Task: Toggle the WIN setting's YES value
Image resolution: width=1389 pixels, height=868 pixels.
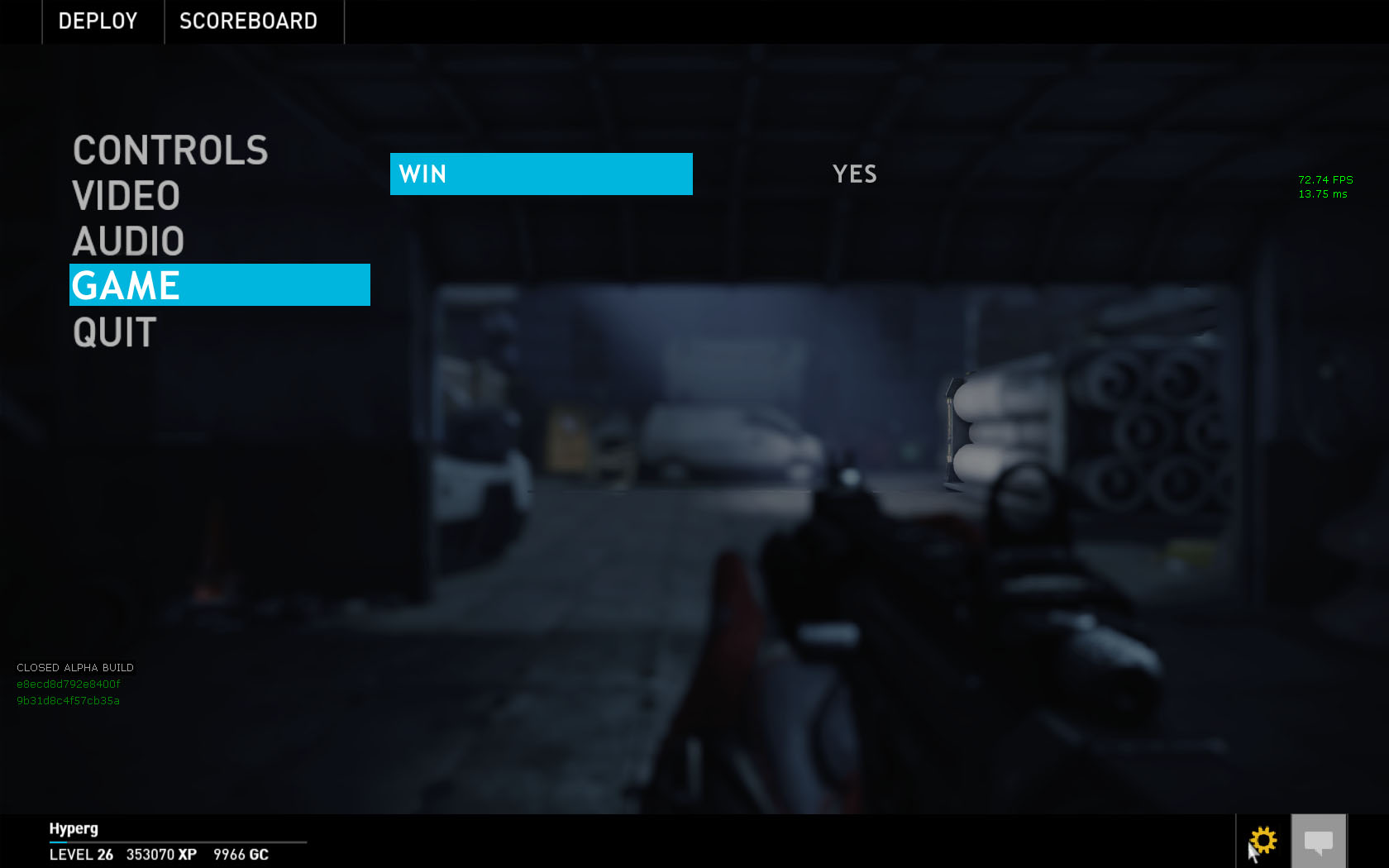Action: pos(854,174)
